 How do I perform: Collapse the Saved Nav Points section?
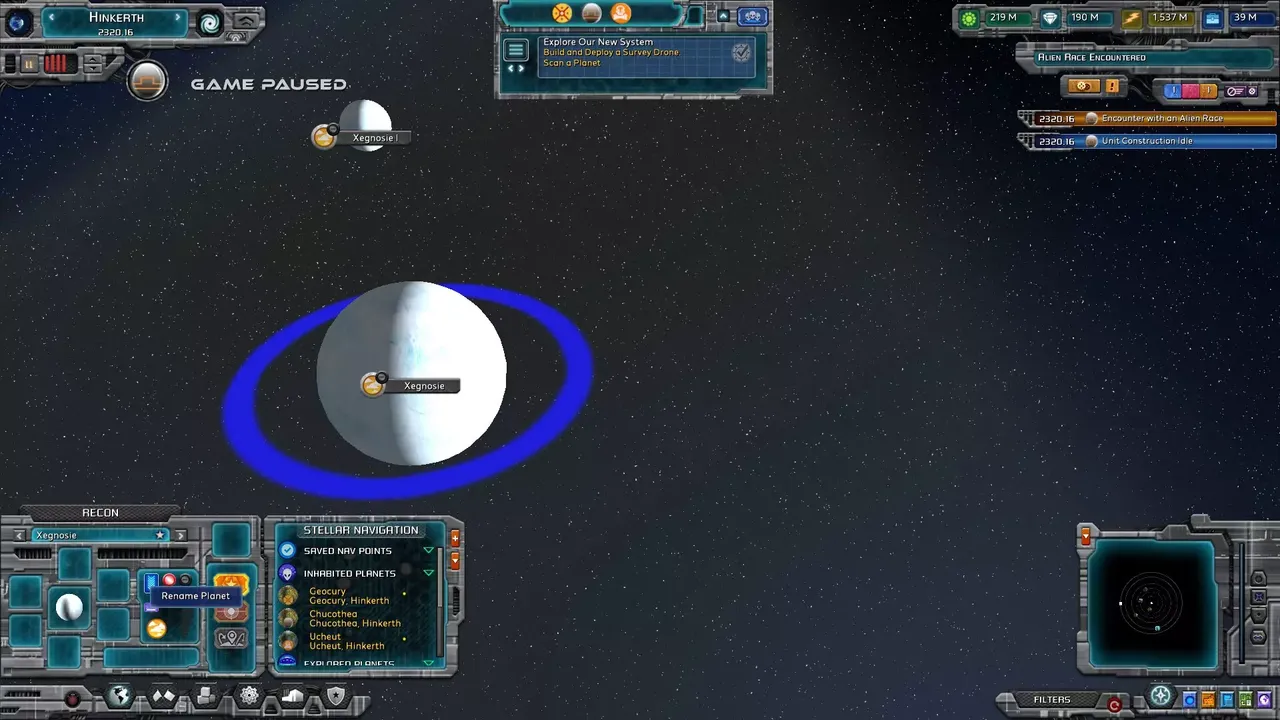coord(429,551)
